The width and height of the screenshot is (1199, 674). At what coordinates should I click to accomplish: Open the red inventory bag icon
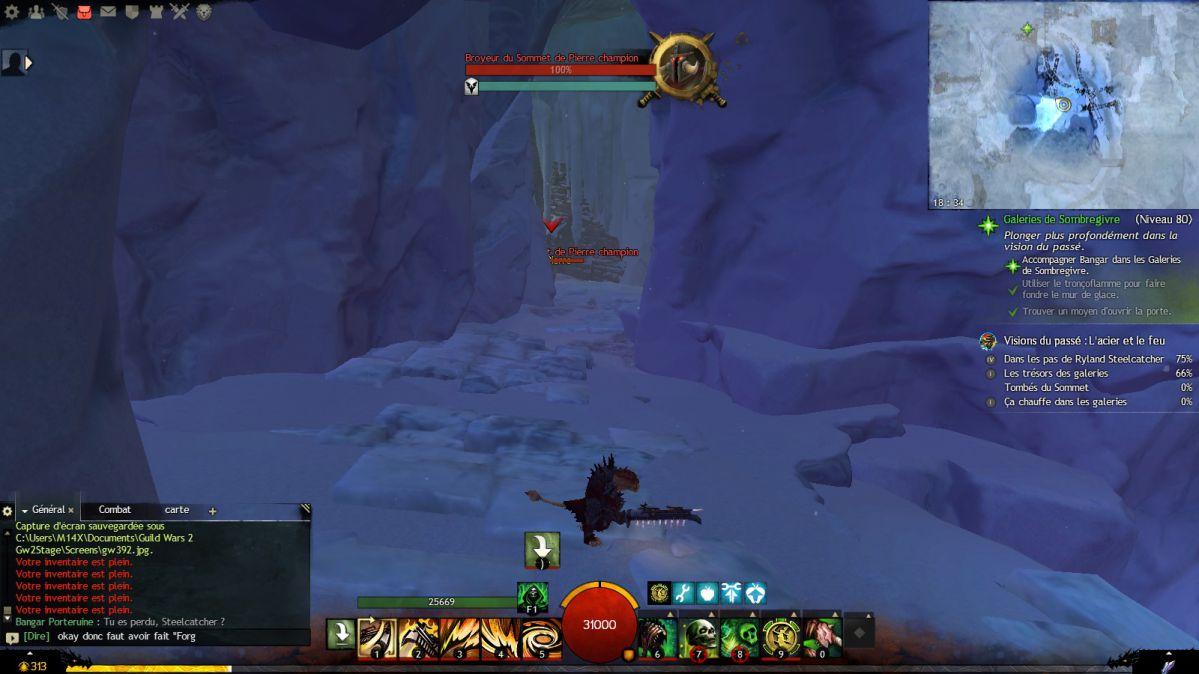click(x=84, y=12)
